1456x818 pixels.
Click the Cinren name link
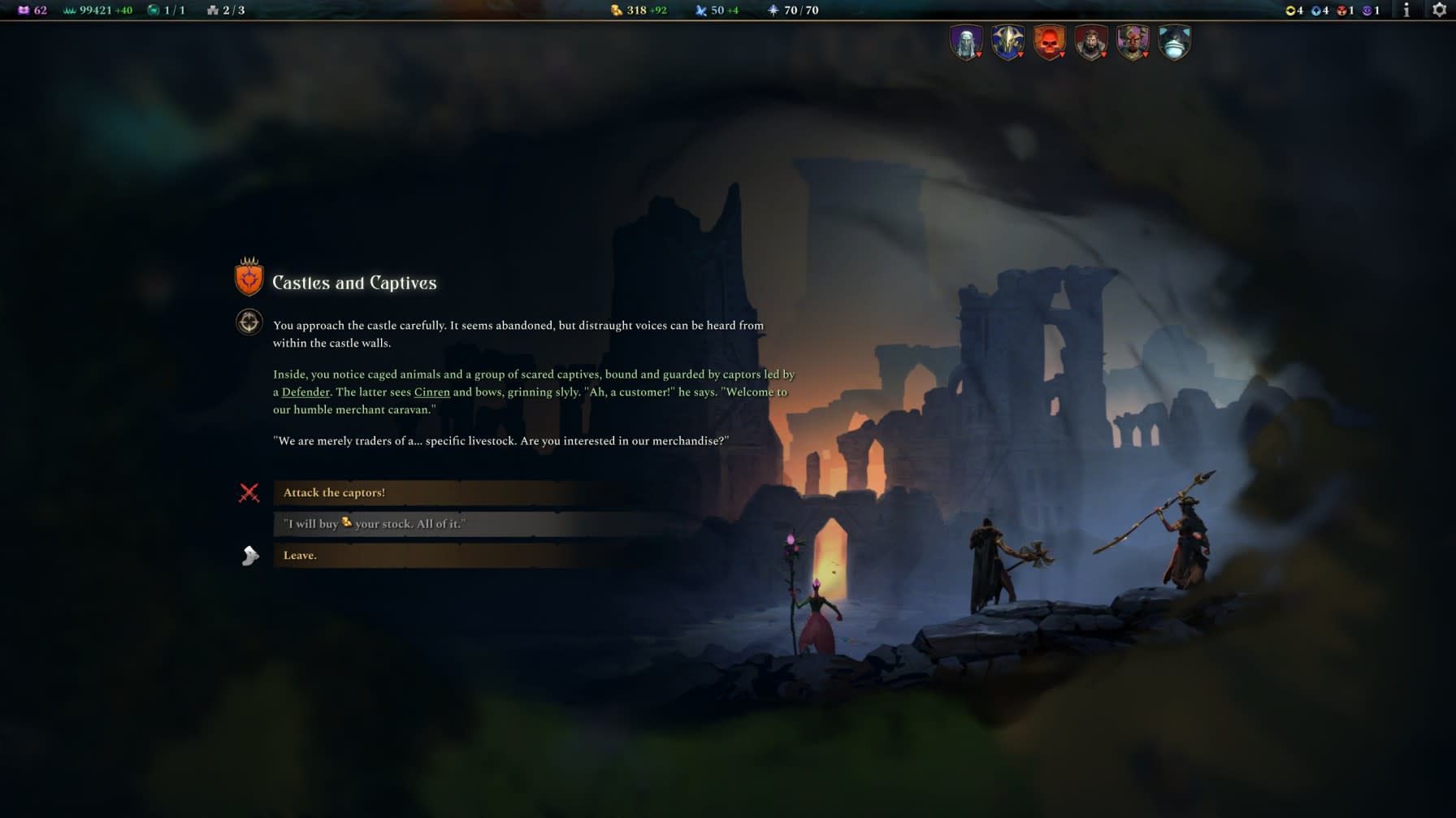tap(431, 392)
